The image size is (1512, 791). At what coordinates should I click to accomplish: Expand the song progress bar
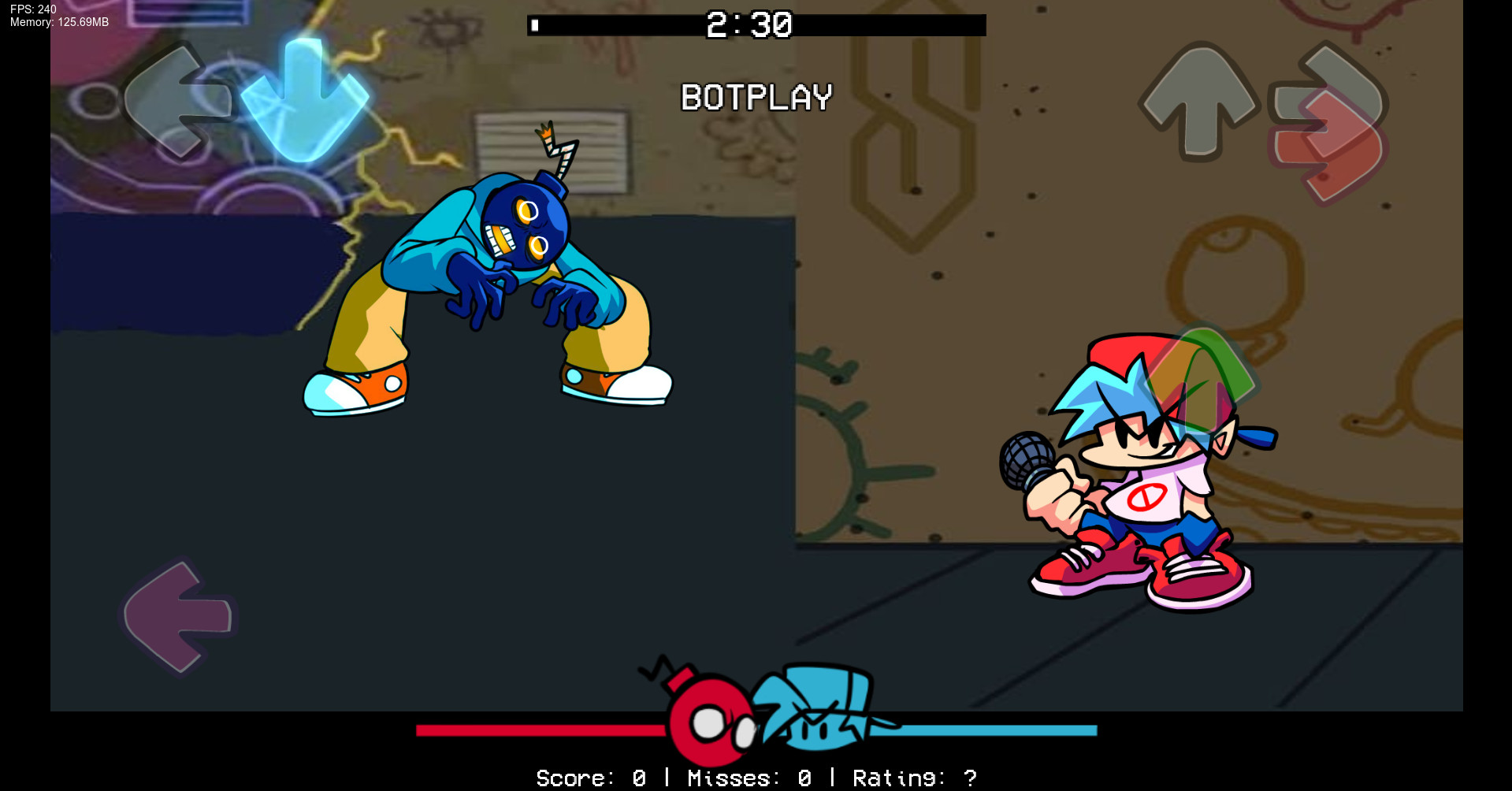click(x=755, y=26)
